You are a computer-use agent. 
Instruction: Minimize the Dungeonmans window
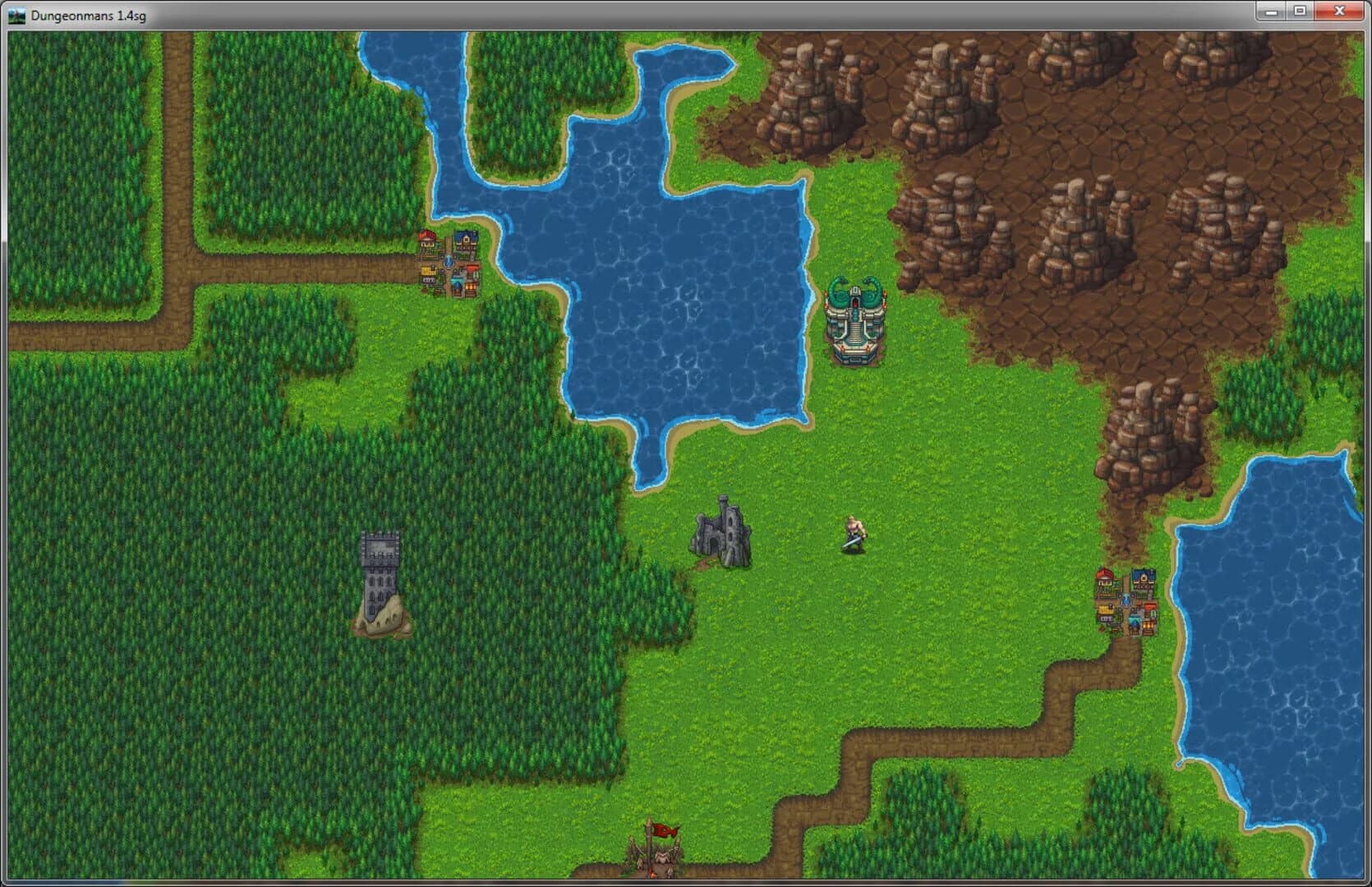click(x=1272, y=11)
